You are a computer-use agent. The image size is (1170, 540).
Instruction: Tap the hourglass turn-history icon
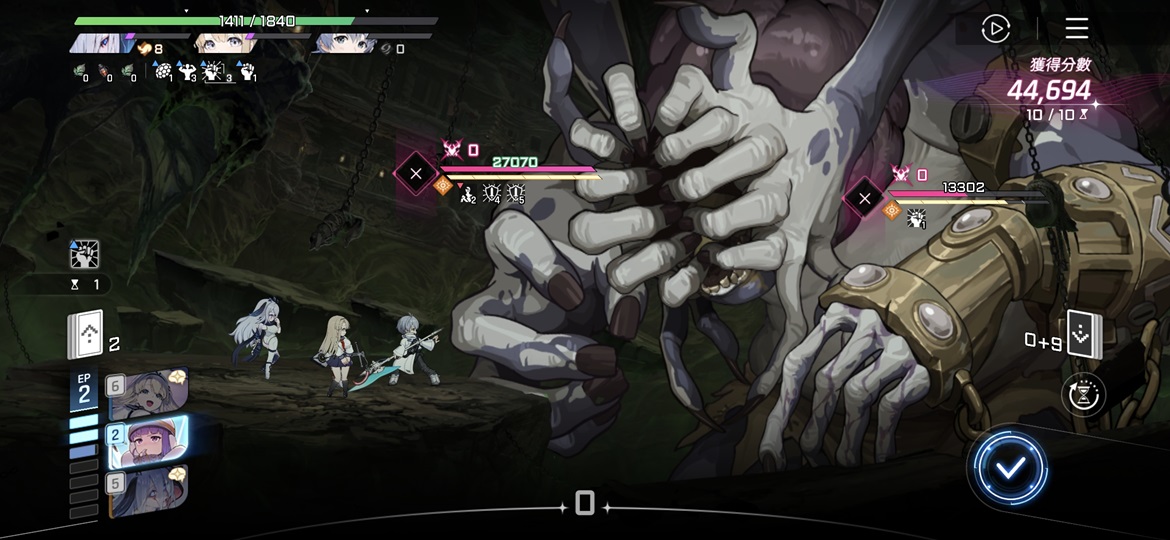click(1083, 396)
